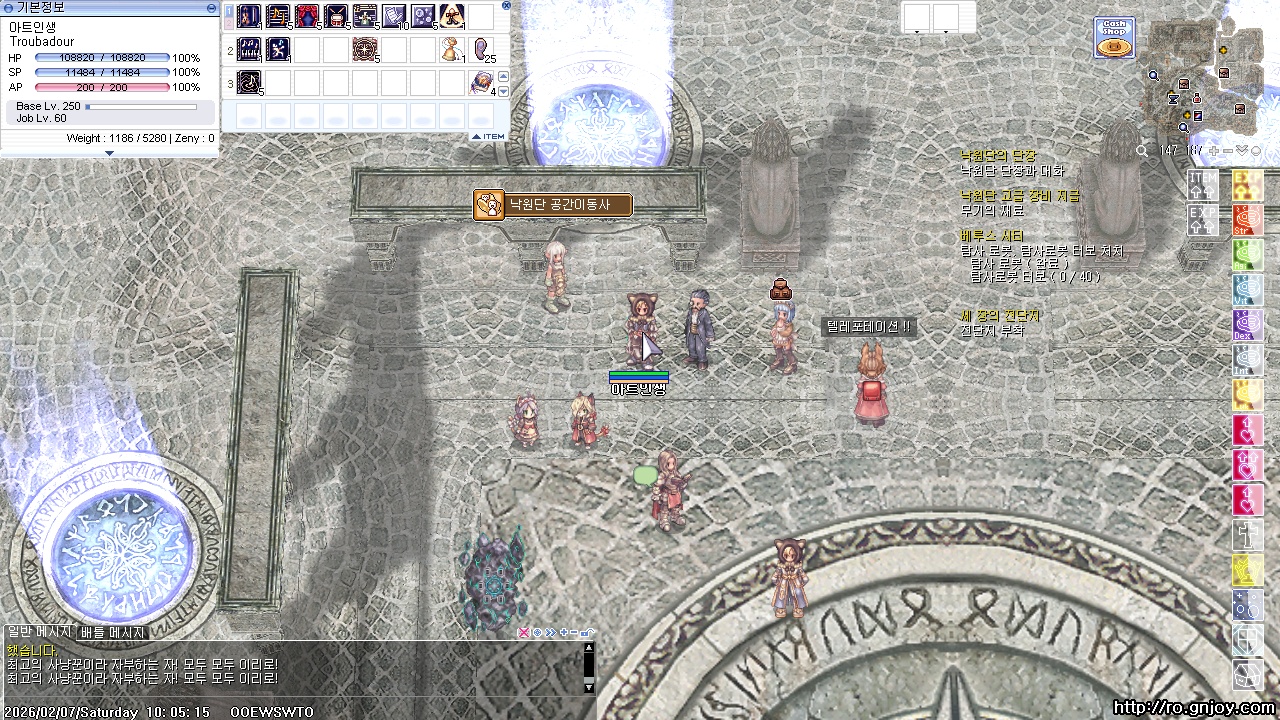Activate the red stage curtain skill

(307, 16)
